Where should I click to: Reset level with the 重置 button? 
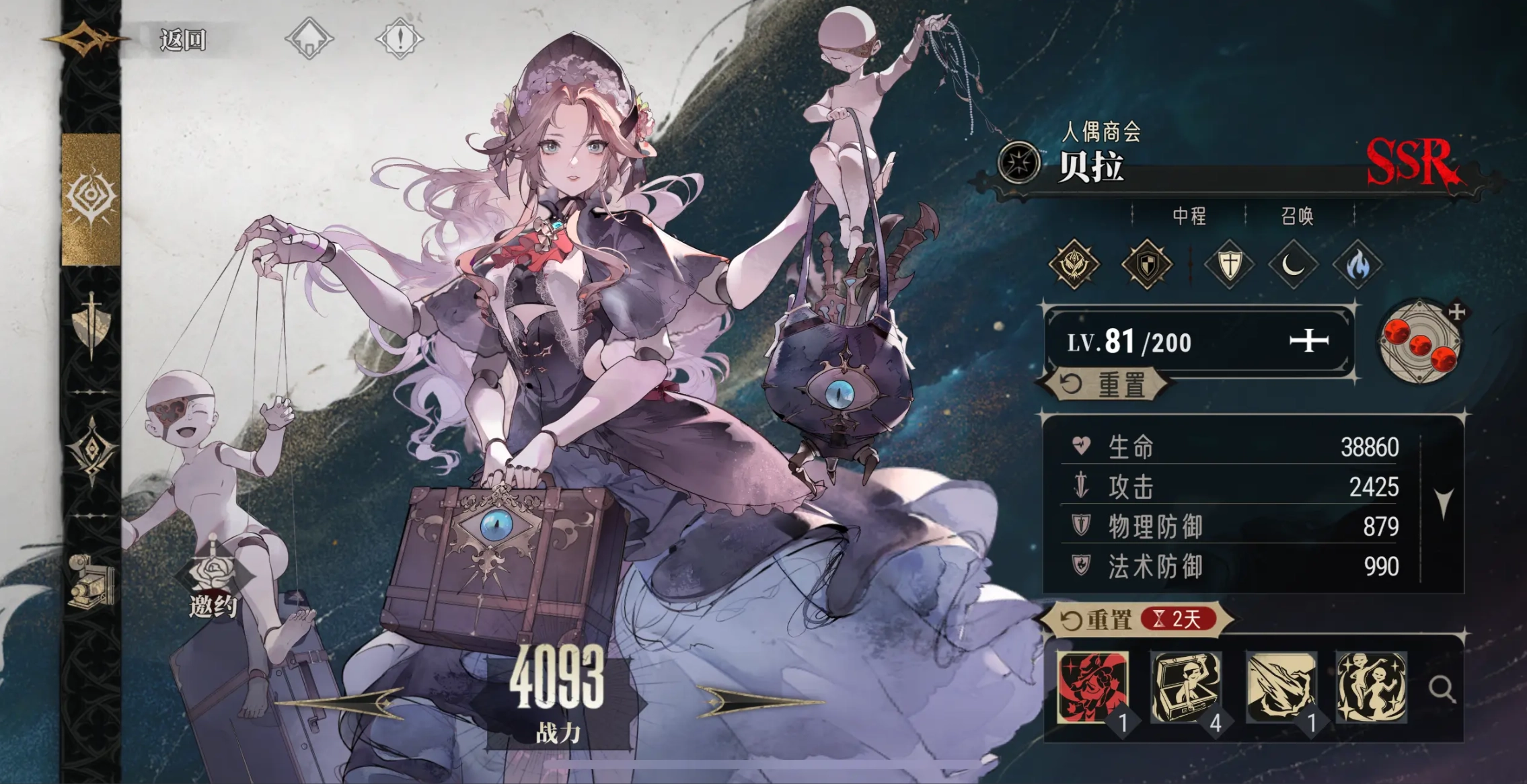pos(1105,385)
